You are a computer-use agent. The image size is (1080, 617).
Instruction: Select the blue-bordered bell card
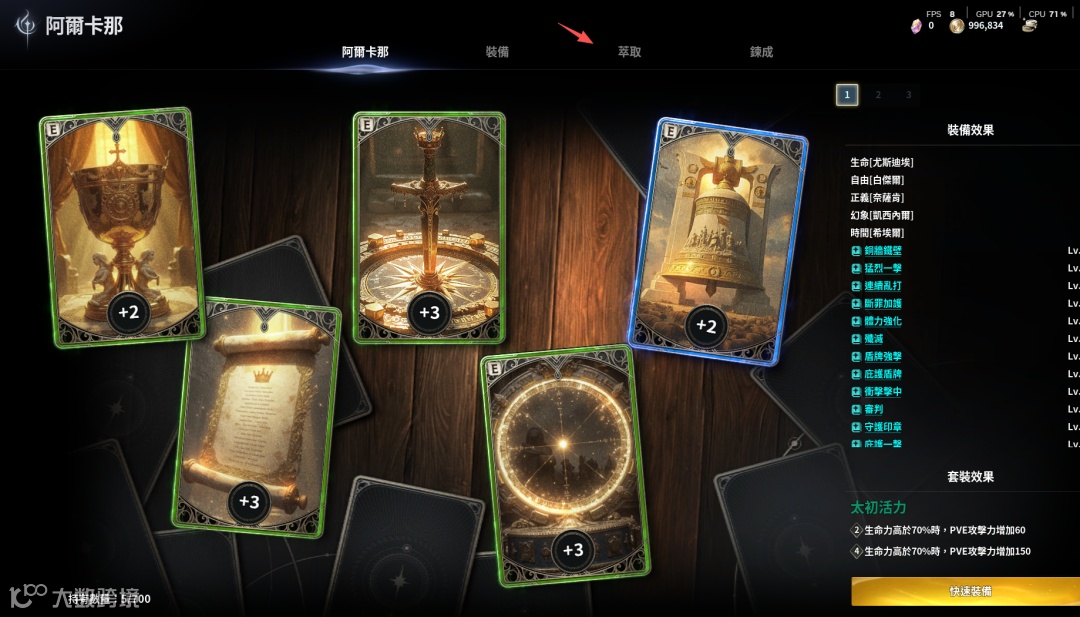716,242
